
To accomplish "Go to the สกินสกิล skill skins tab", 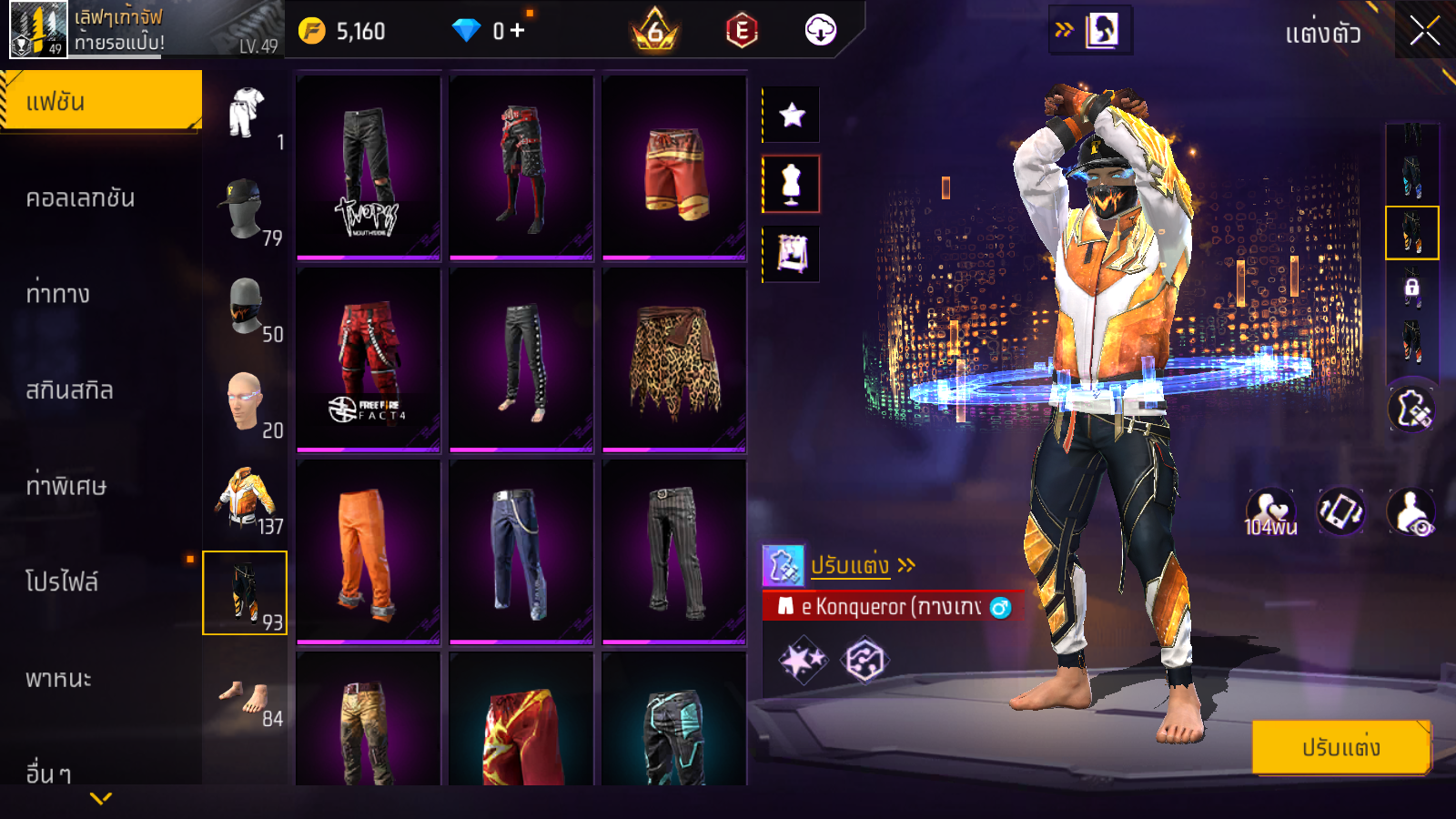I will click(69, 390).
